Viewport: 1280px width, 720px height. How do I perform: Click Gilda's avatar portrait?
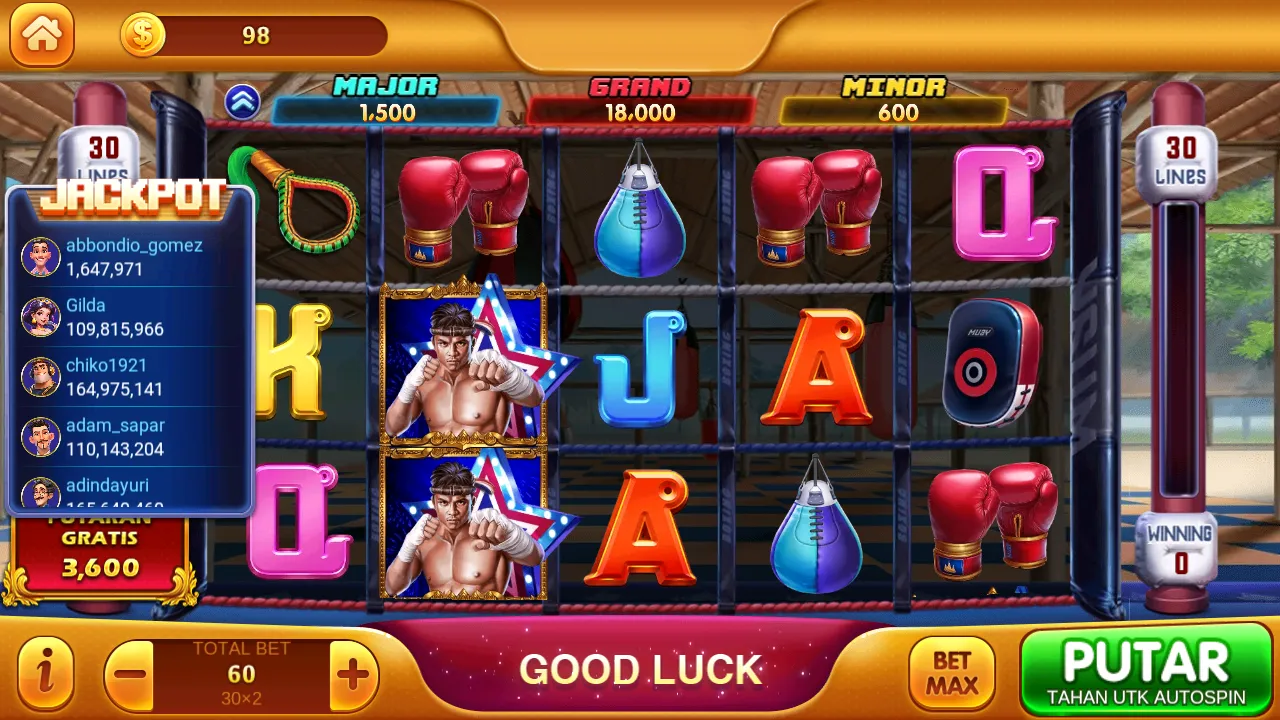40,316
